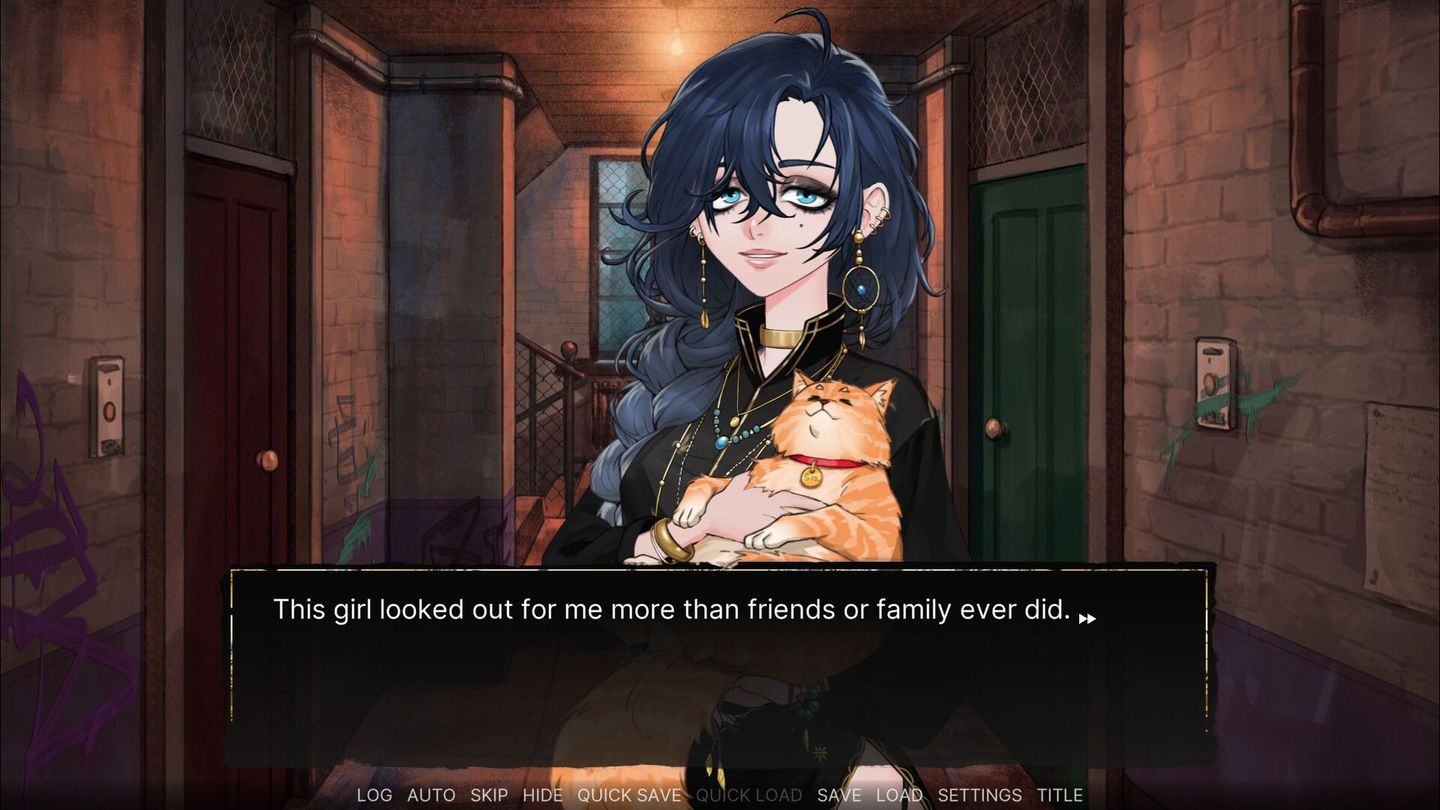Activate SKIP to fast-forward dialogue
The height and width of the screenshot is (810, 1440).
tap(489, 795)
